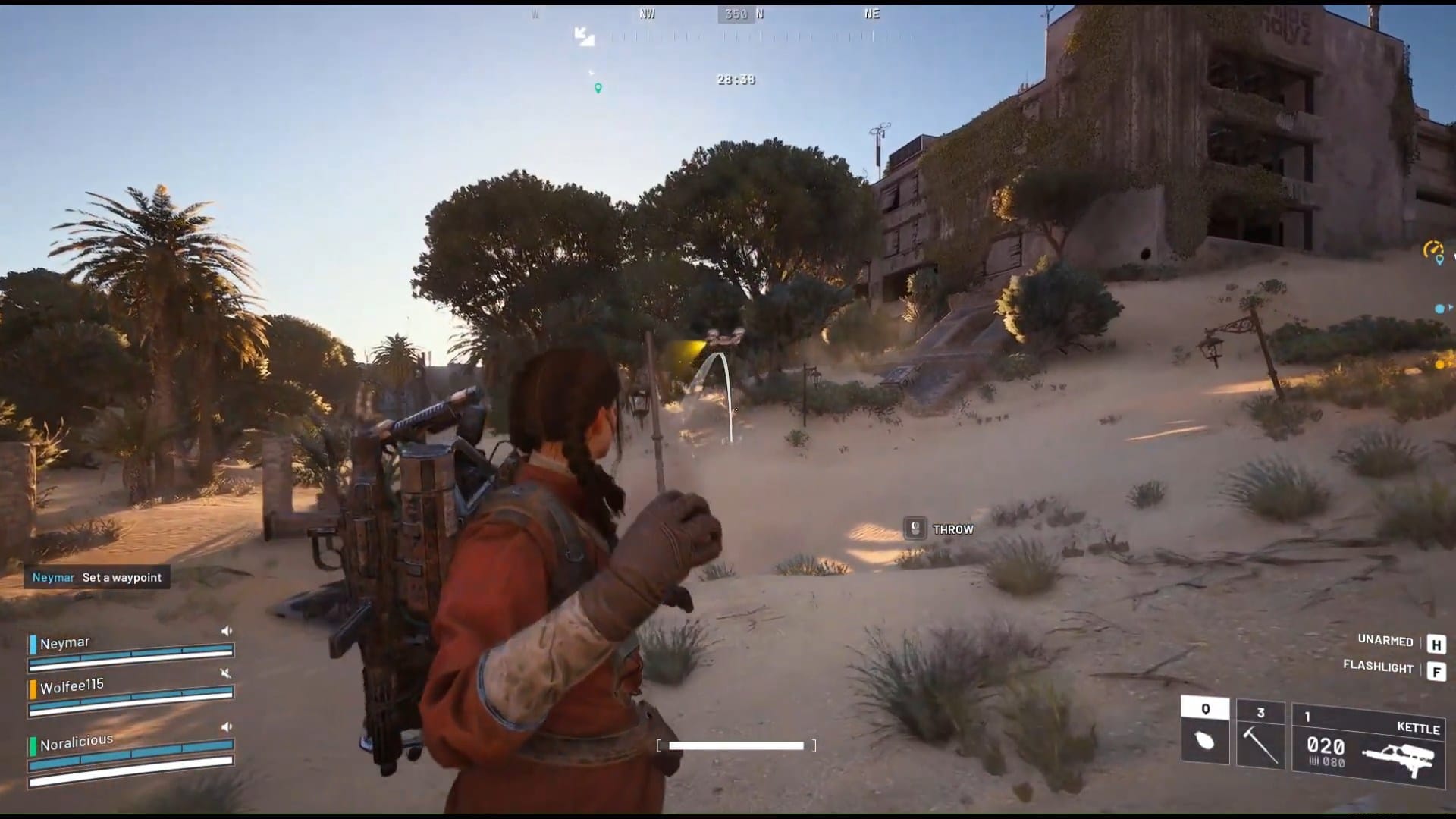
Task: Mute Noralicious using the speaker icon
Action: click(224, 726)
